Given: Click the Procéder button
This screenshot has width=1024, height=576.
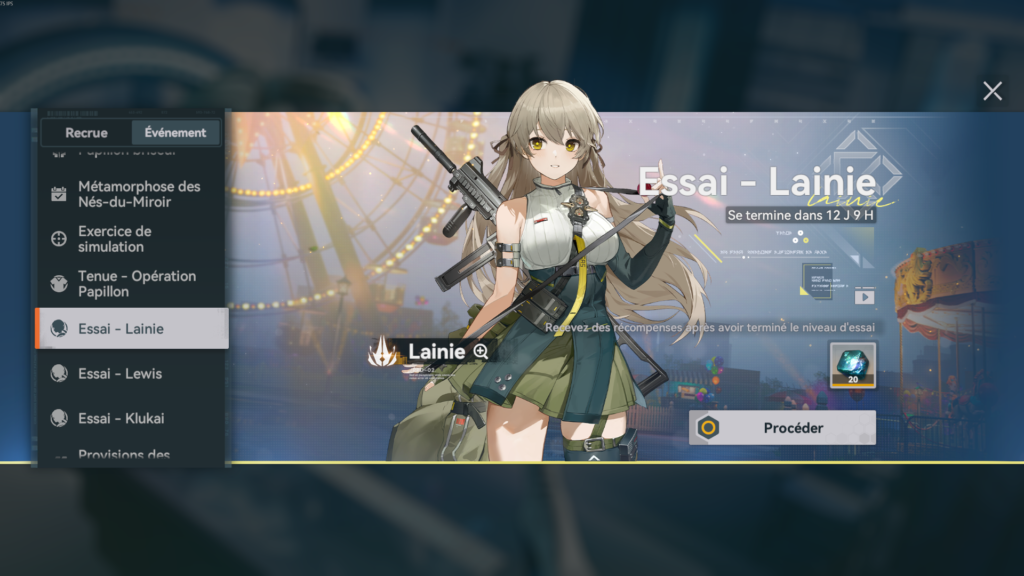Looking at the screenshot, I should 782,428.
